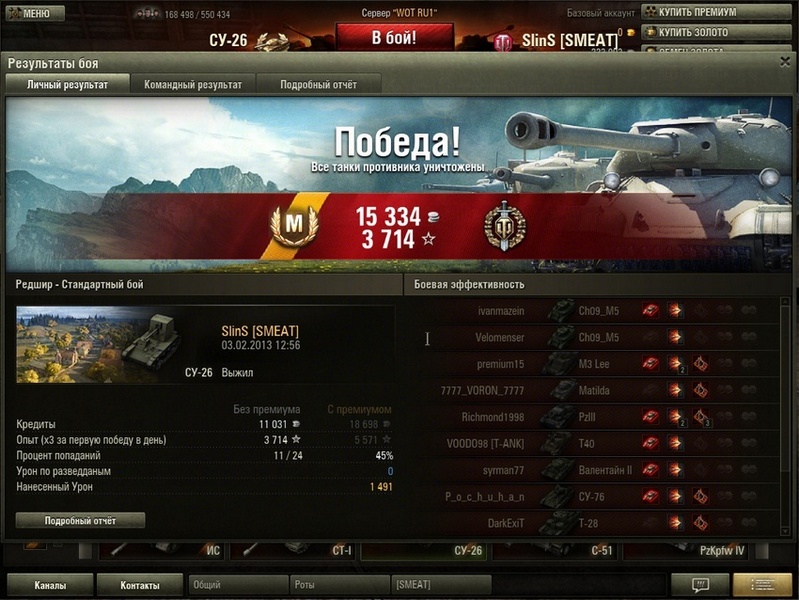Close the battle results window
Viewport: 799px width, 600px height.
pyautogui.click(x=784, y=62)
